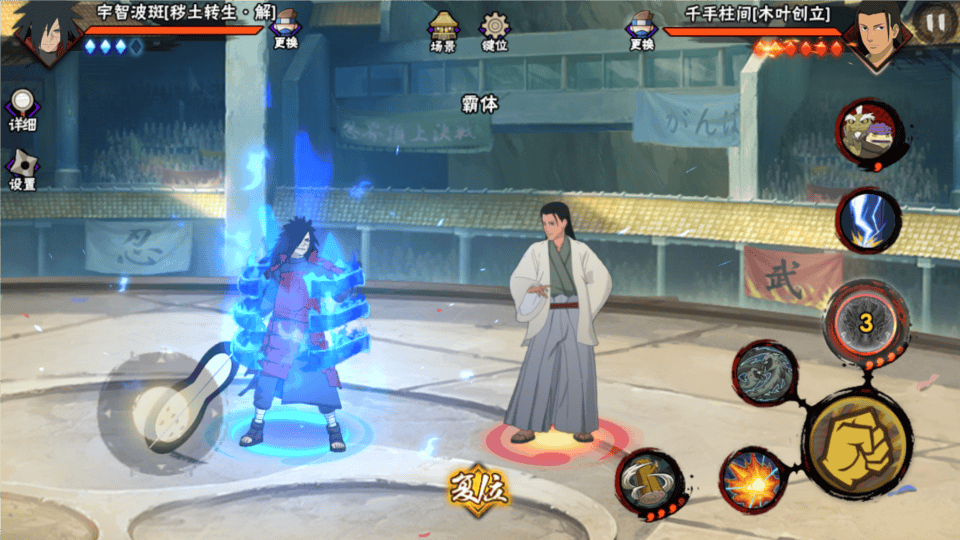This screenshot has height=540, width=960.
Task: Trigger the scroll skill icon
Action: [648, 480]
